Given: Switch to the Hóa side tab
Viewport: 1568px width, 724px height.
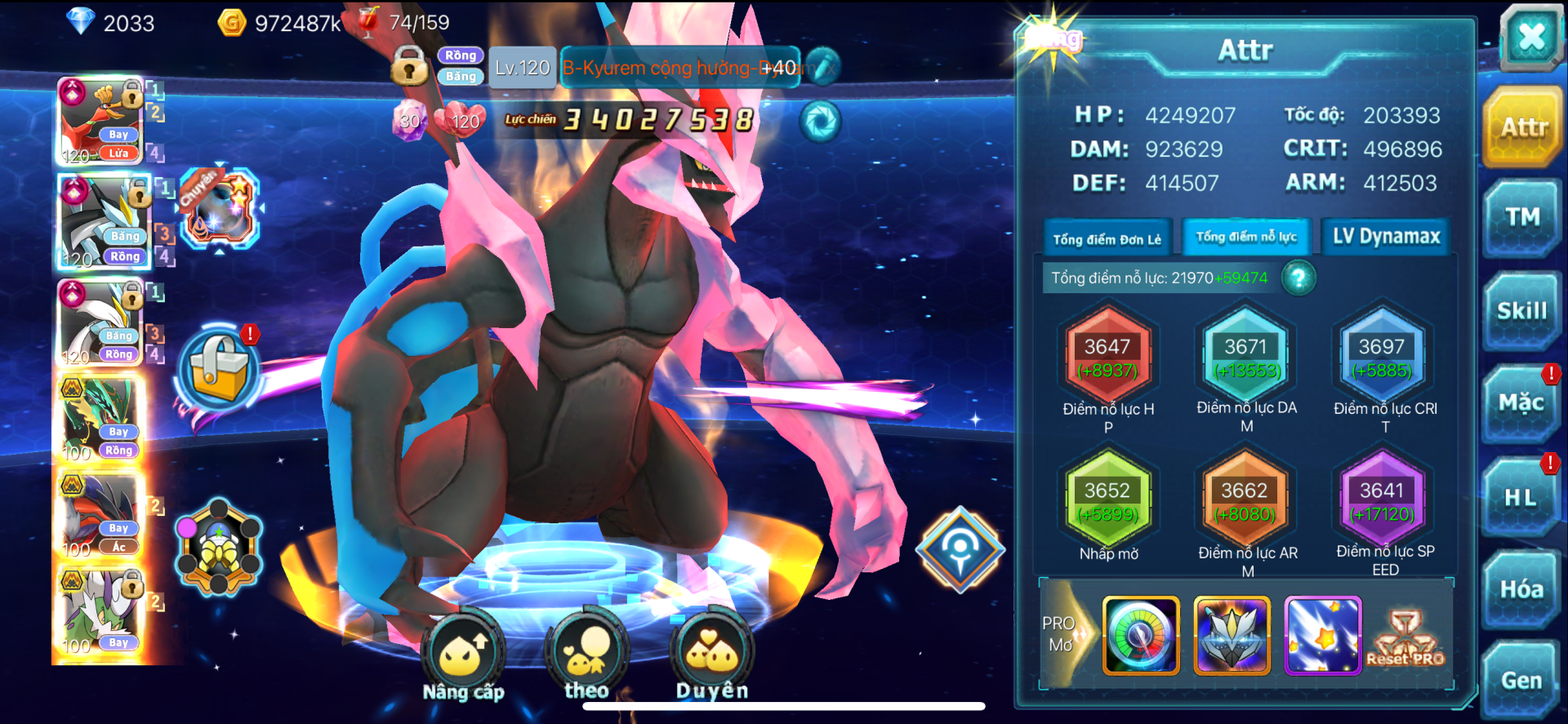Looking at the screenshot, I should click(x=1521, y=589).
